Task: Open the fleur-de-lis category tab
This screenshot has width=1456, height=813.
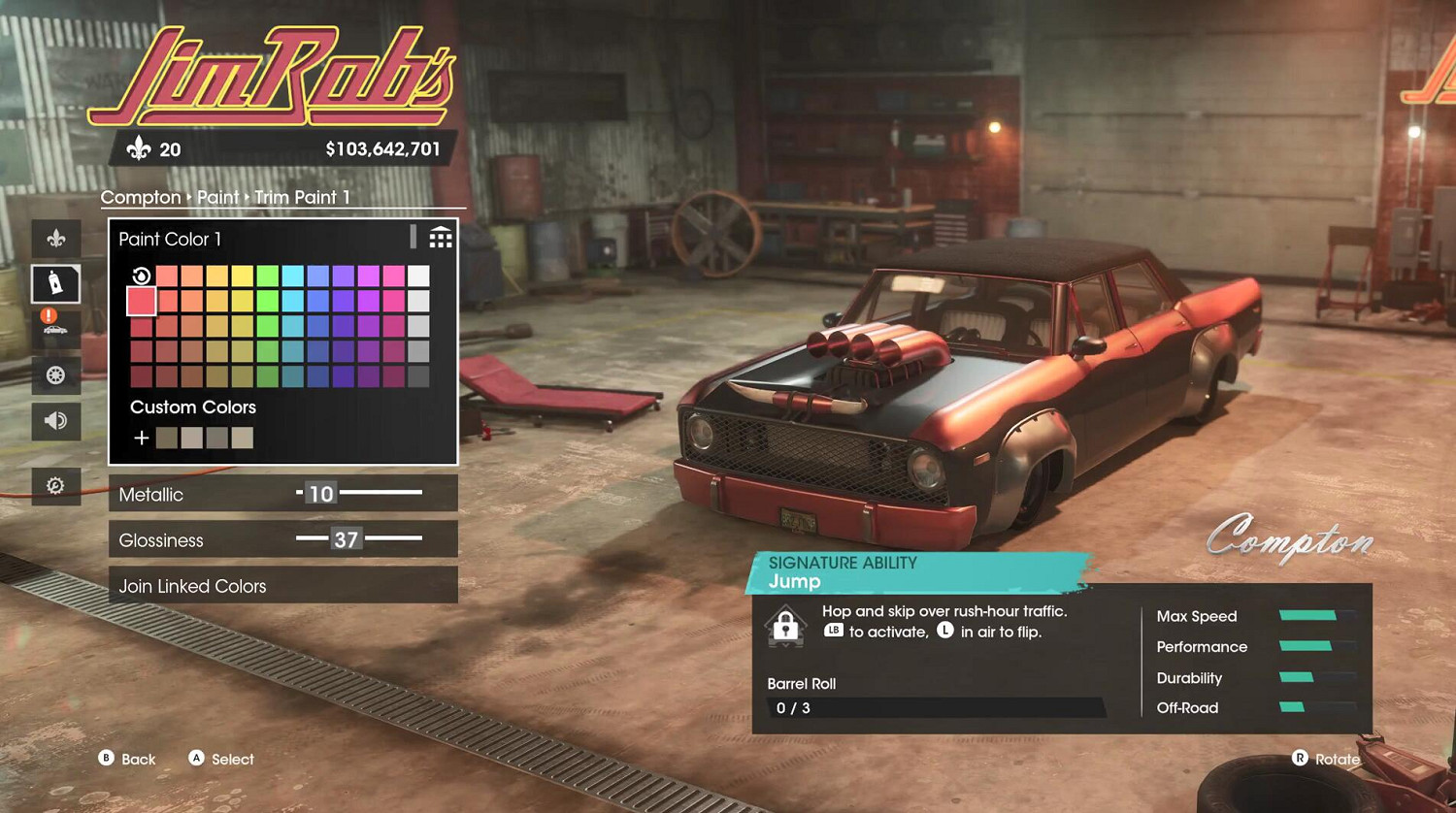Action: [56, 238]
